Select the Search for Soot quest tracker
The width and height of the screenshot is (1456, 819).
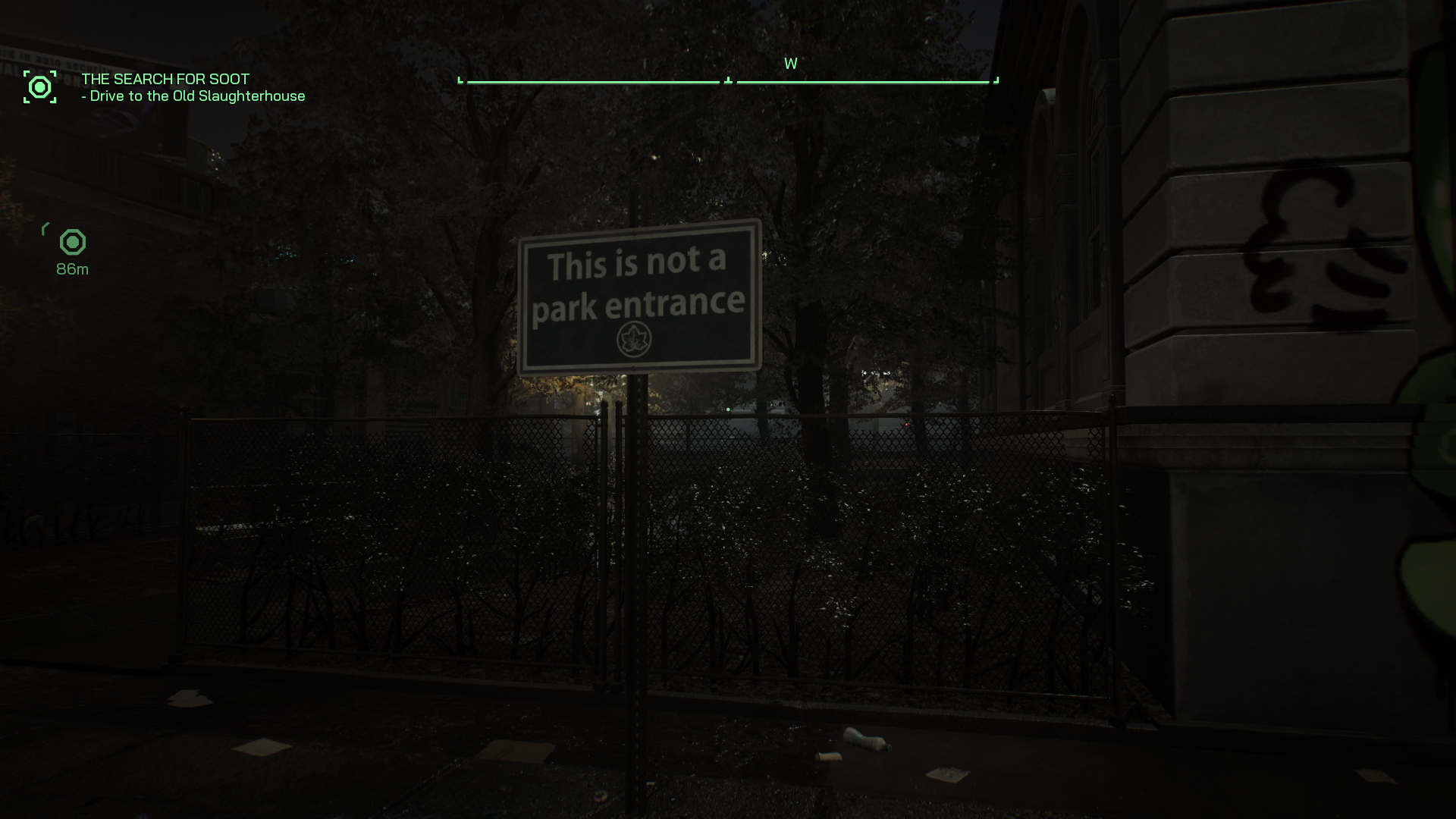165,79
